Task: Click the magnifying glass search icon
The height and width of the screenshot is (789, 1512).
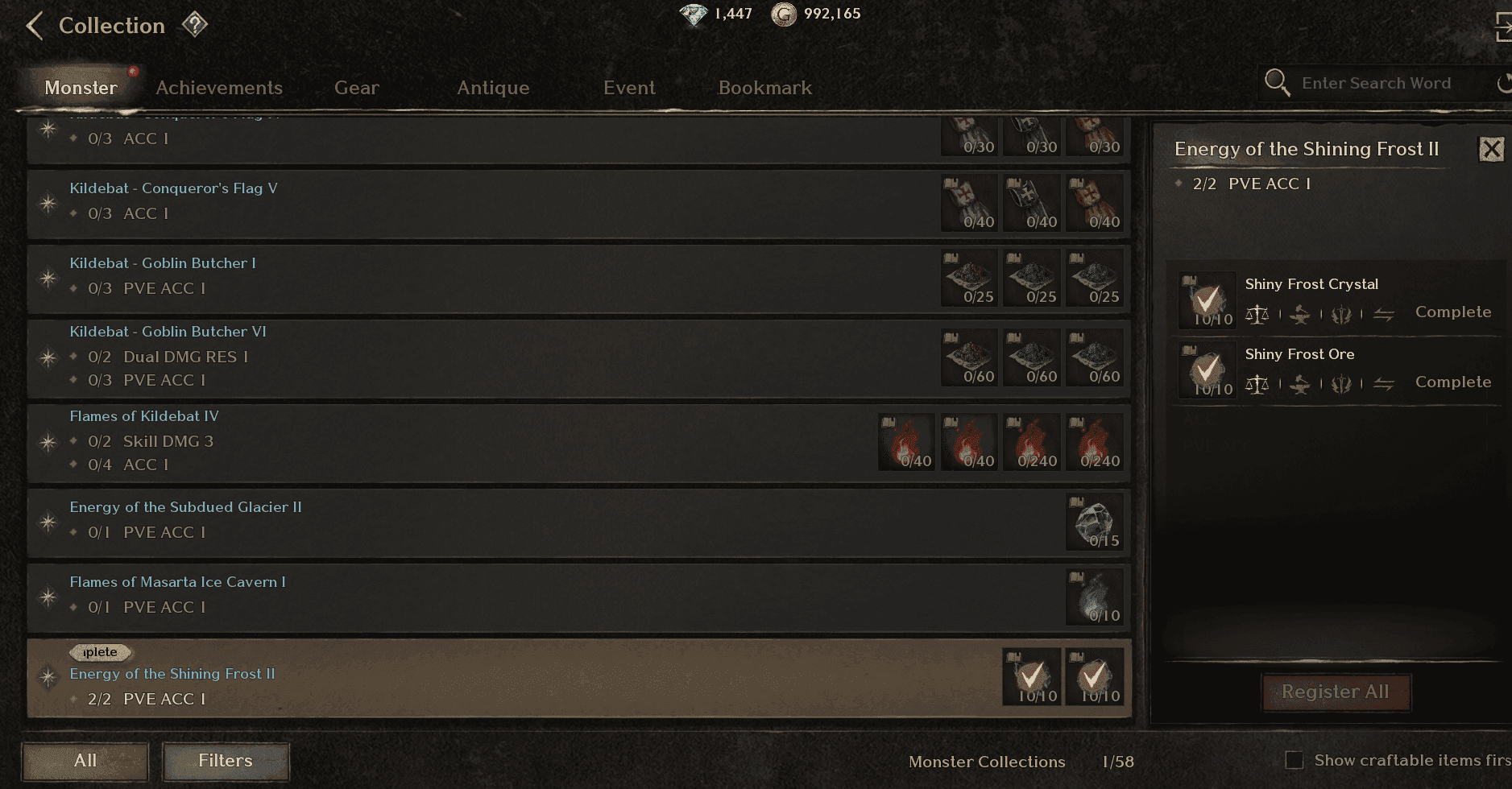Action: click(1278, 82)
